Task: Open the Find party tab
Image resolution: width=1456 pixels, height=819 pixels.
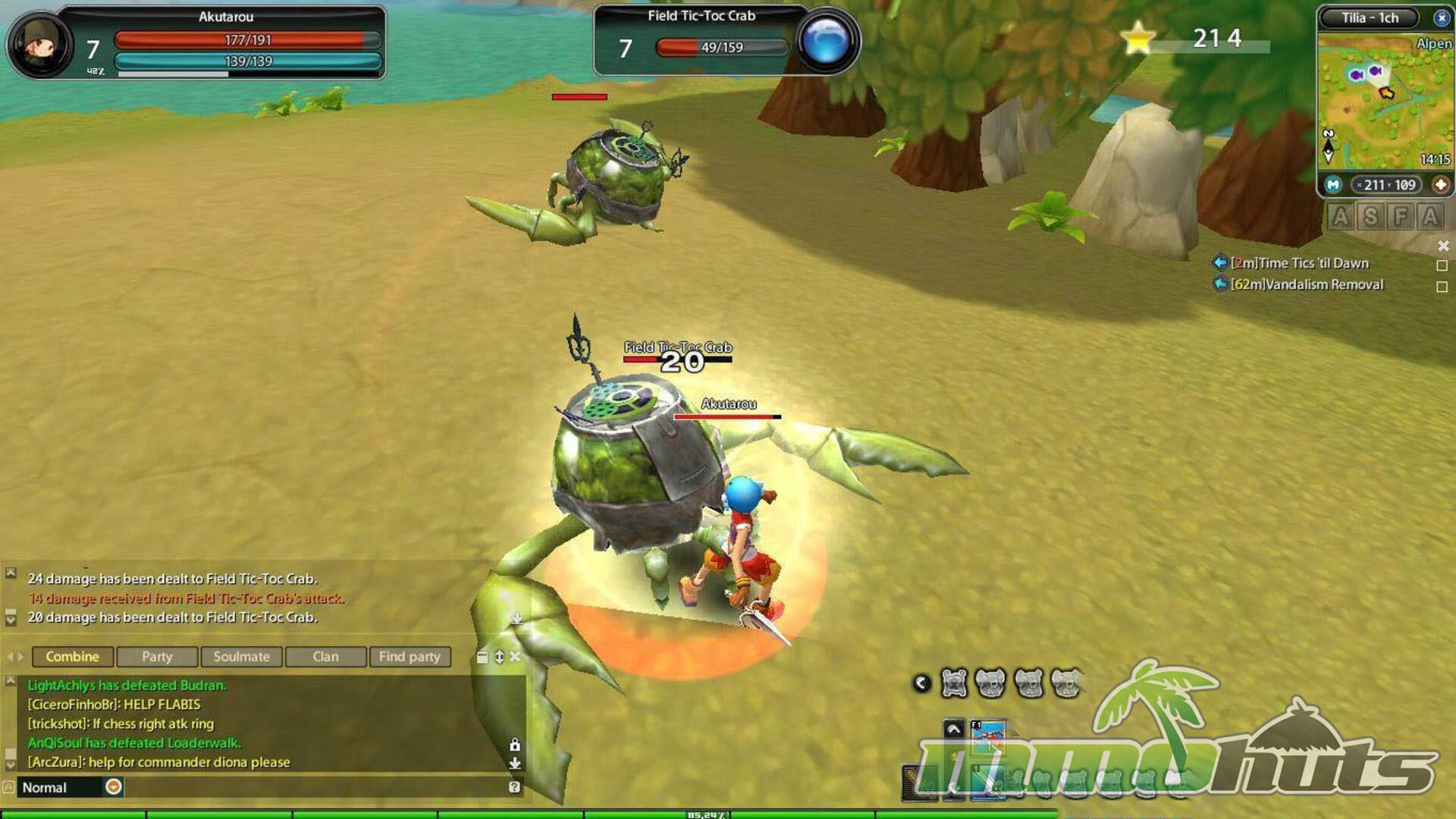Action: coord(409,657)
